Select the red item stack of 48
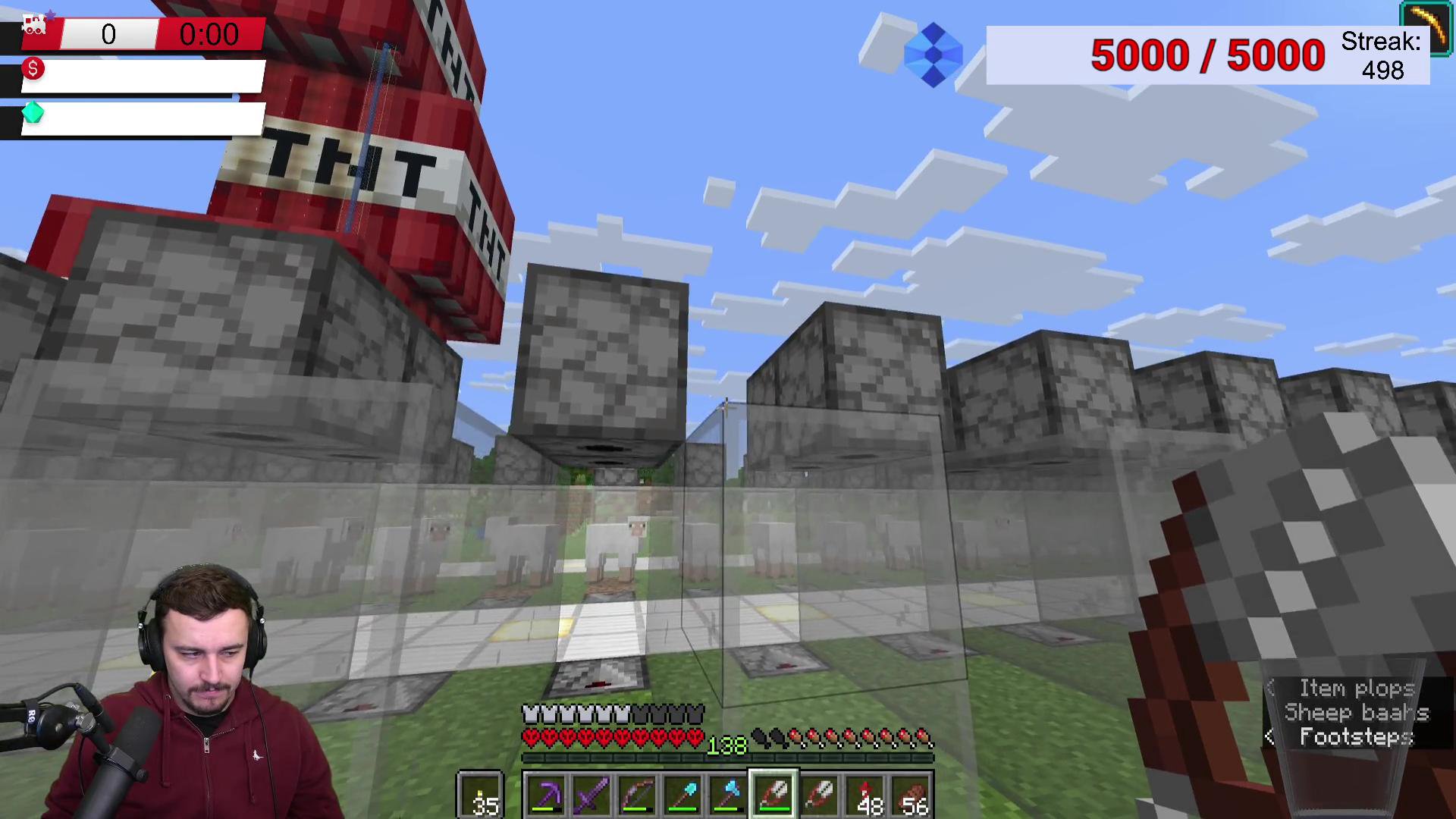Image resolution: width=1456 pixels, height=819 pixels. (x=866, y=795)
